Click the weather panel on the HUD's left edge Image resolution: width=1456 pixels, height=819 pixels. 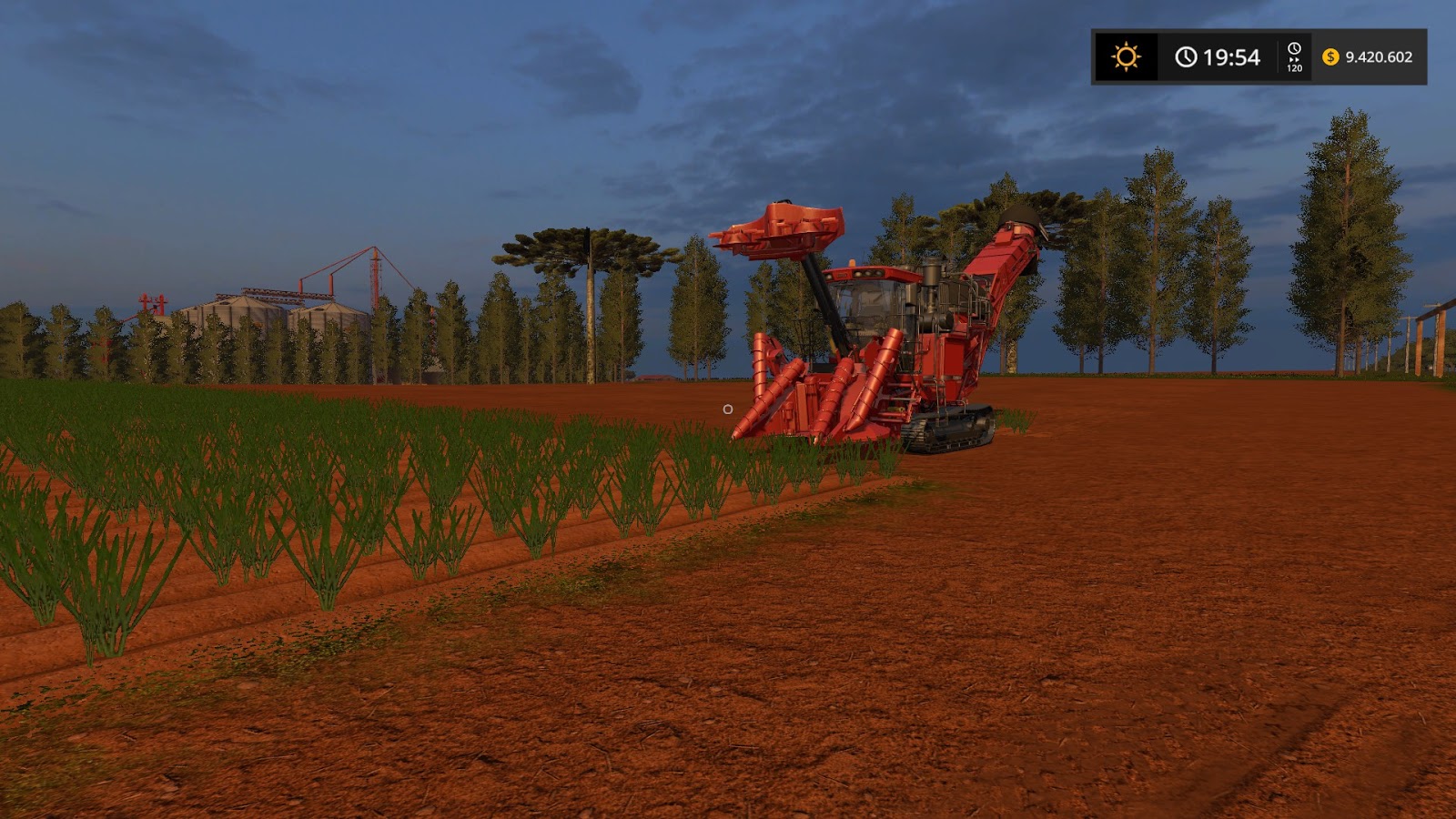[x=1127, y=58]
